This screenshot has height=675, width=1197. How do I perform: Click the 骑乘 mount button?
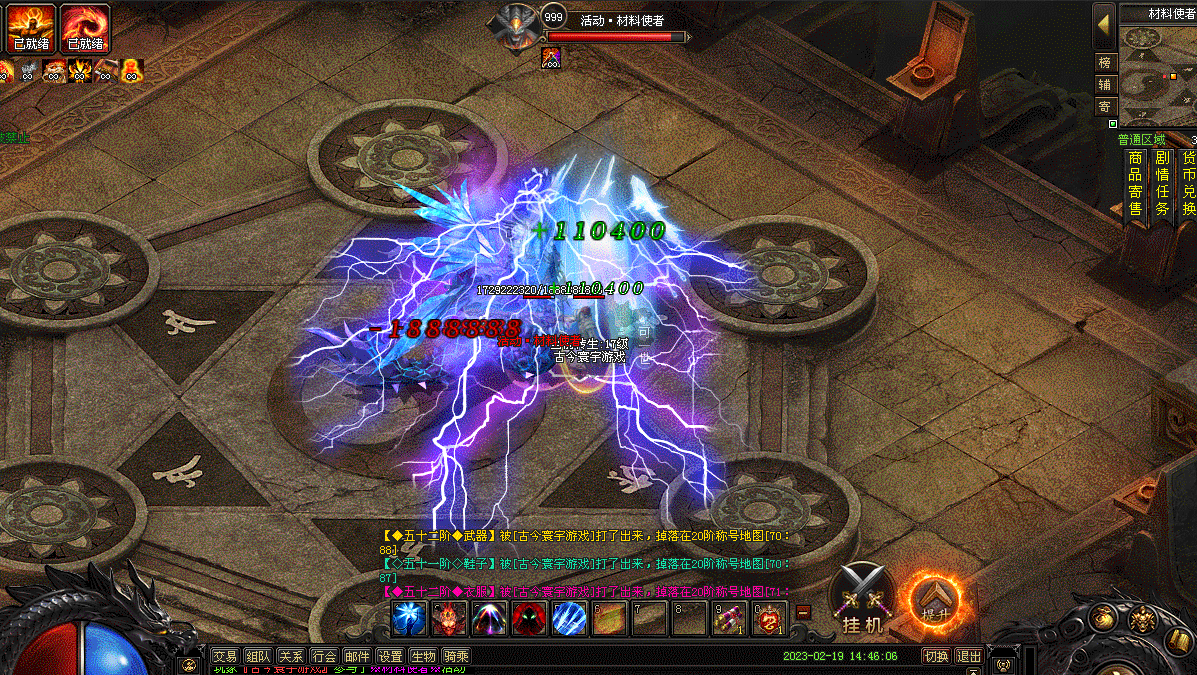click(456, 656)
